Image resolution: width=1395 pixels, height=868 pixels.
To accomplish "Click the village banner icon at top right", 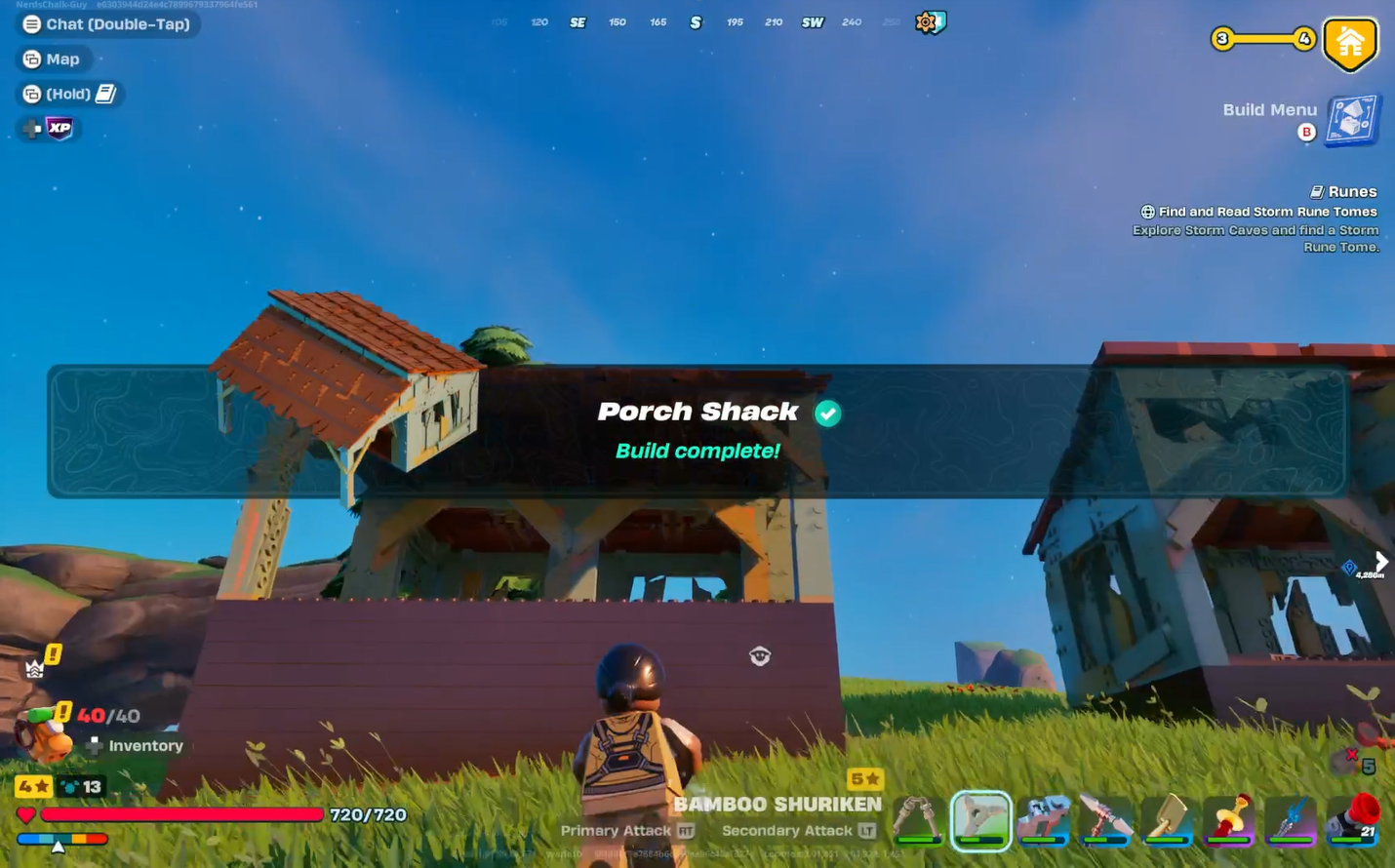I will 1350,42.
